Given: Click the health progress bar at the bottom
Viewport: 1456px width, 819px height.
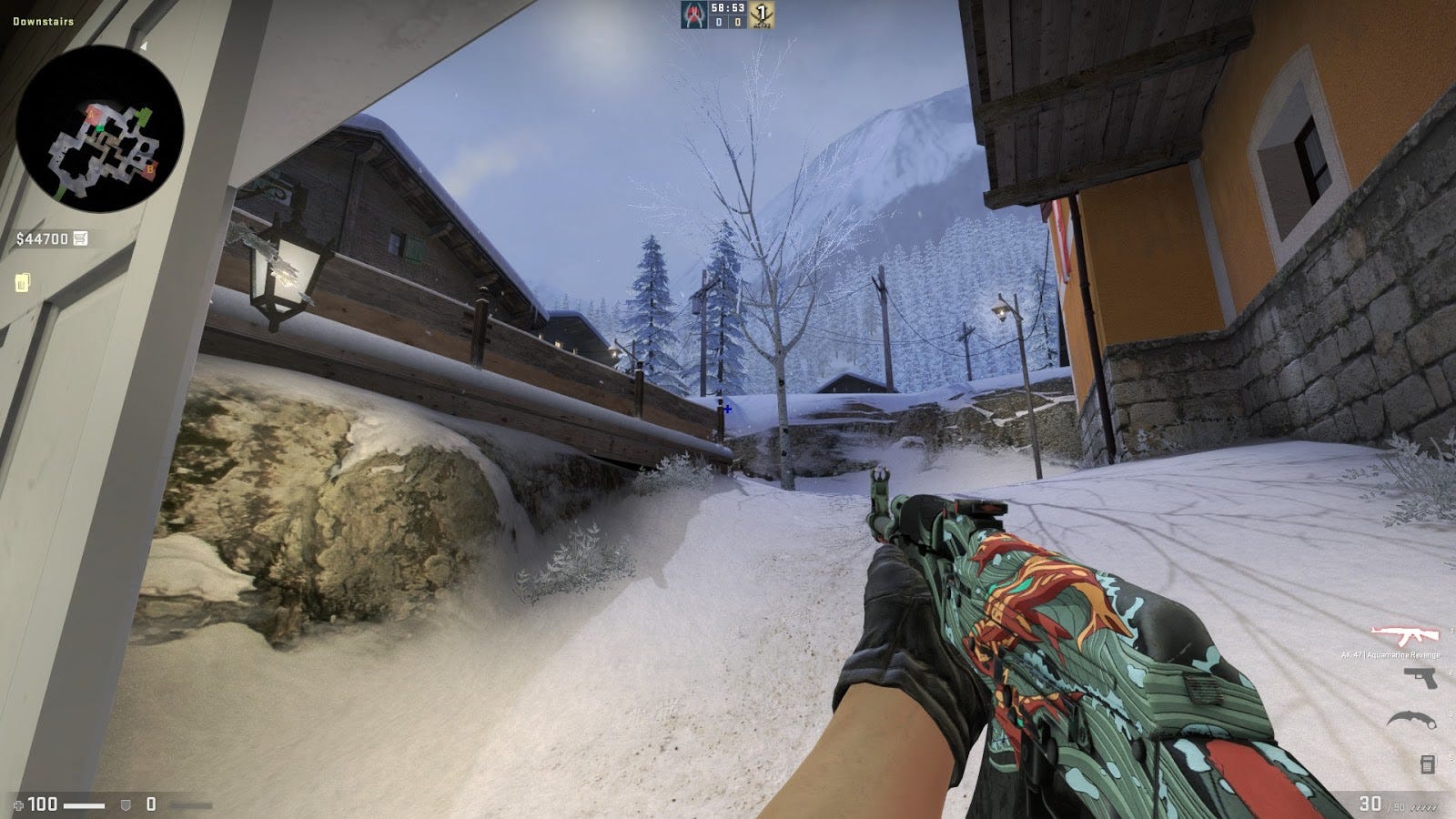Looking at the screenshot, I should [84, 804].
